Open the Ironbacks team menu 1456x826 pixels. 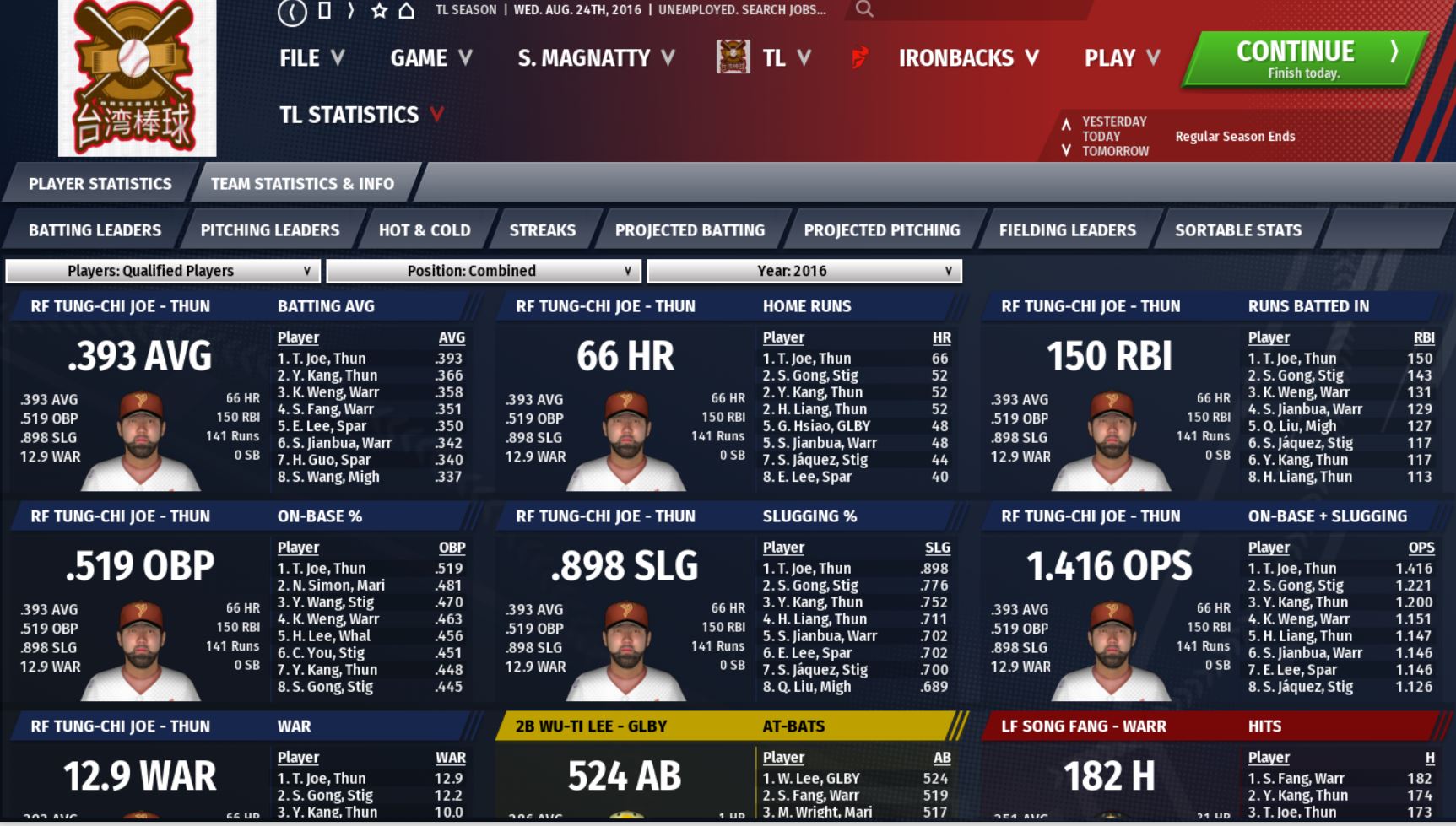(x=967, y=58)
